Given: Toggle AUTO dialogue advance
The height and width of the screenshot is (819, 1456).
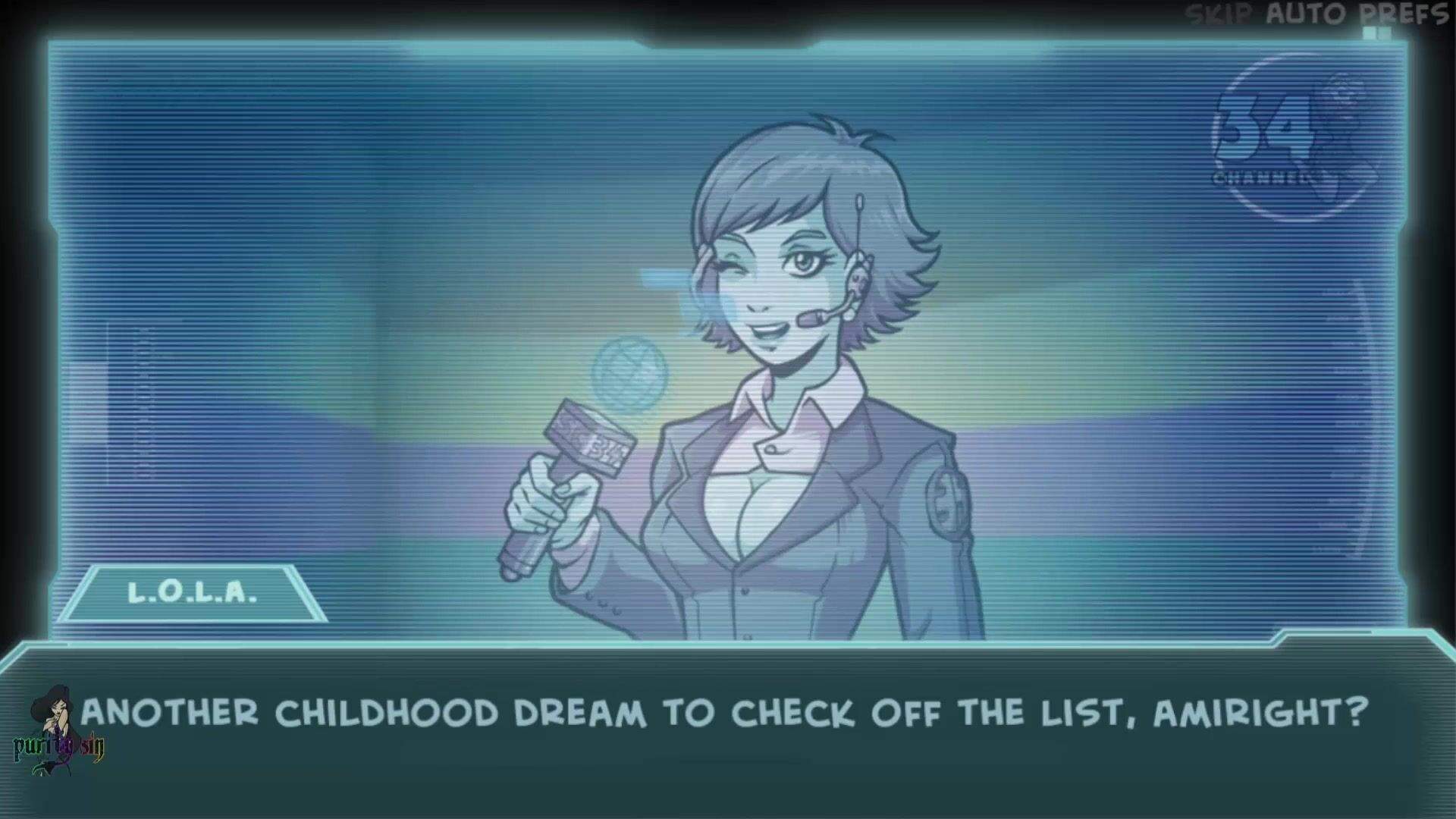Looking at the screenshot, I should 1307,14.
